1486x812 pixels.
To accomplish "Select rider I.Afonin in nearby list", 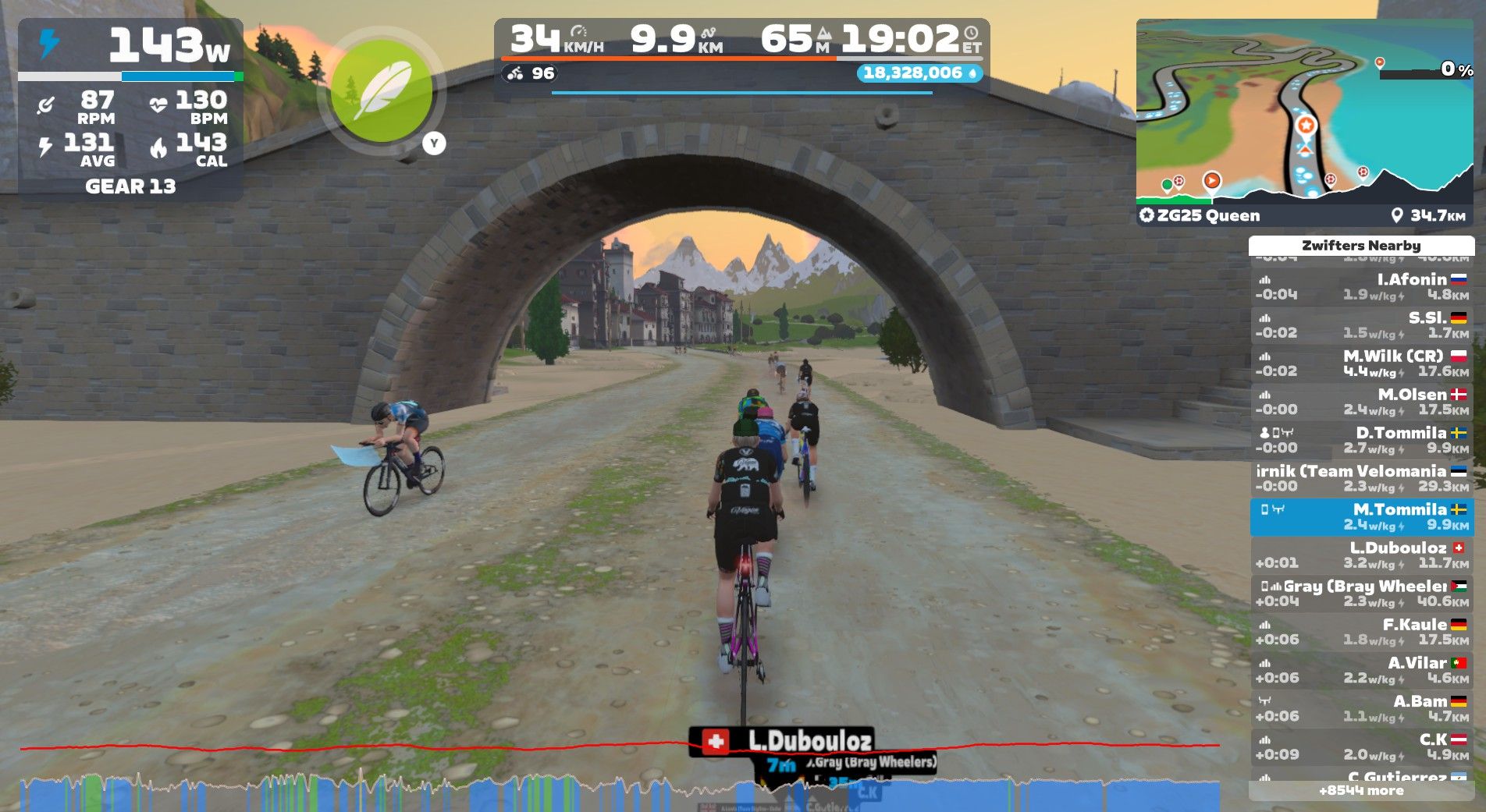I will pos(1361,286).
